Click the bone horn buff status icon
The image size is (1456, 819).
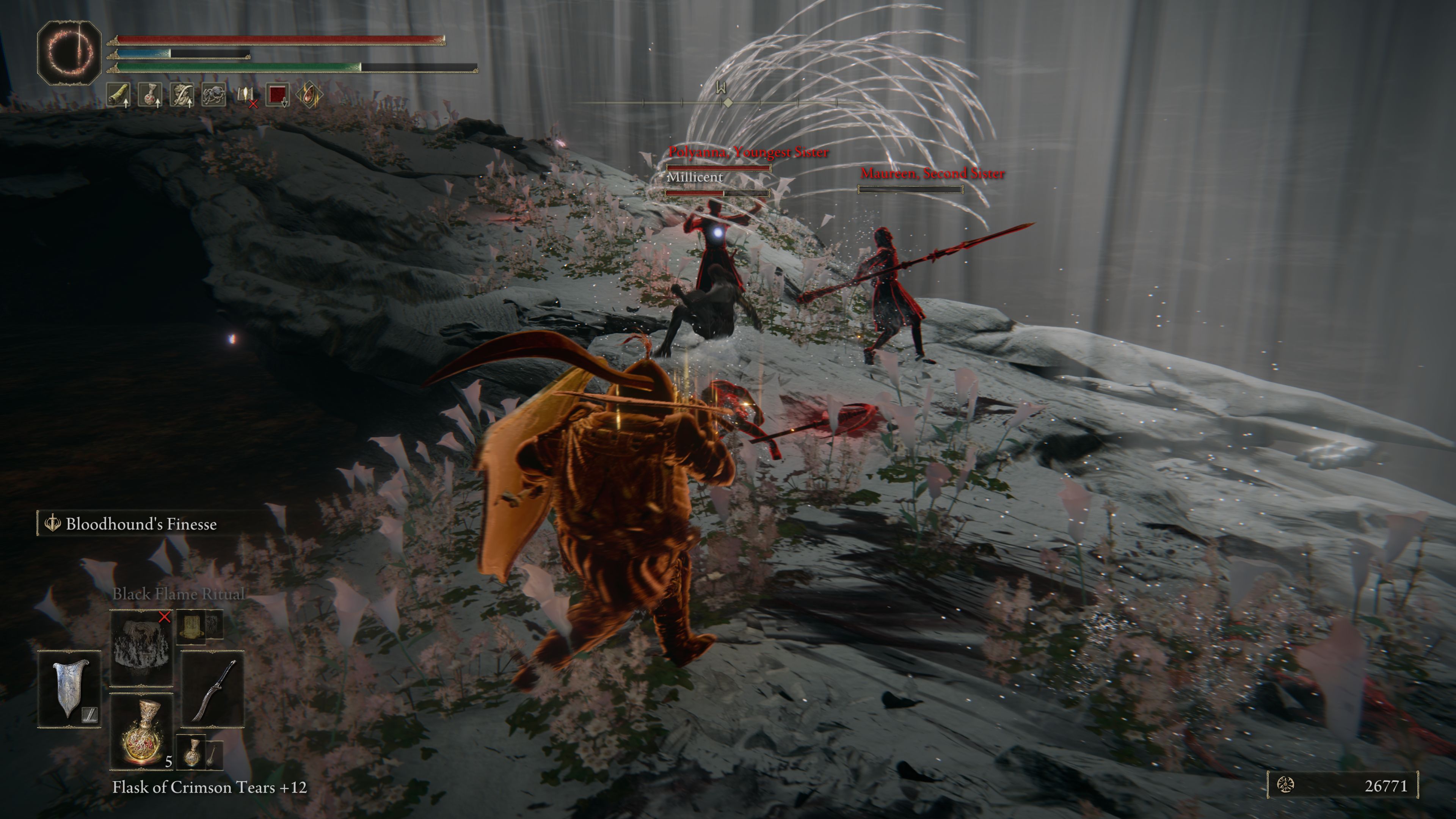(118, 95)
